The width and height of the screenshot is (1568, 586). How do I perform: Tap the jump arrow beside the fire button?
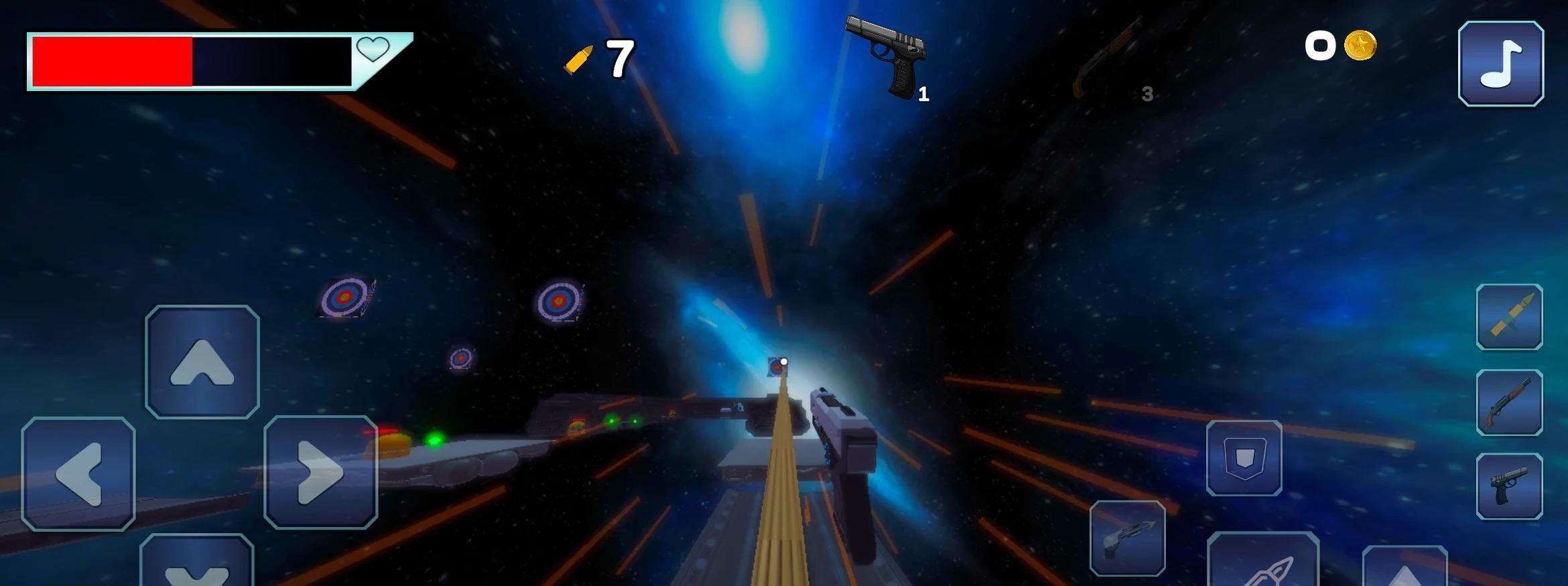click(1404, 569)
